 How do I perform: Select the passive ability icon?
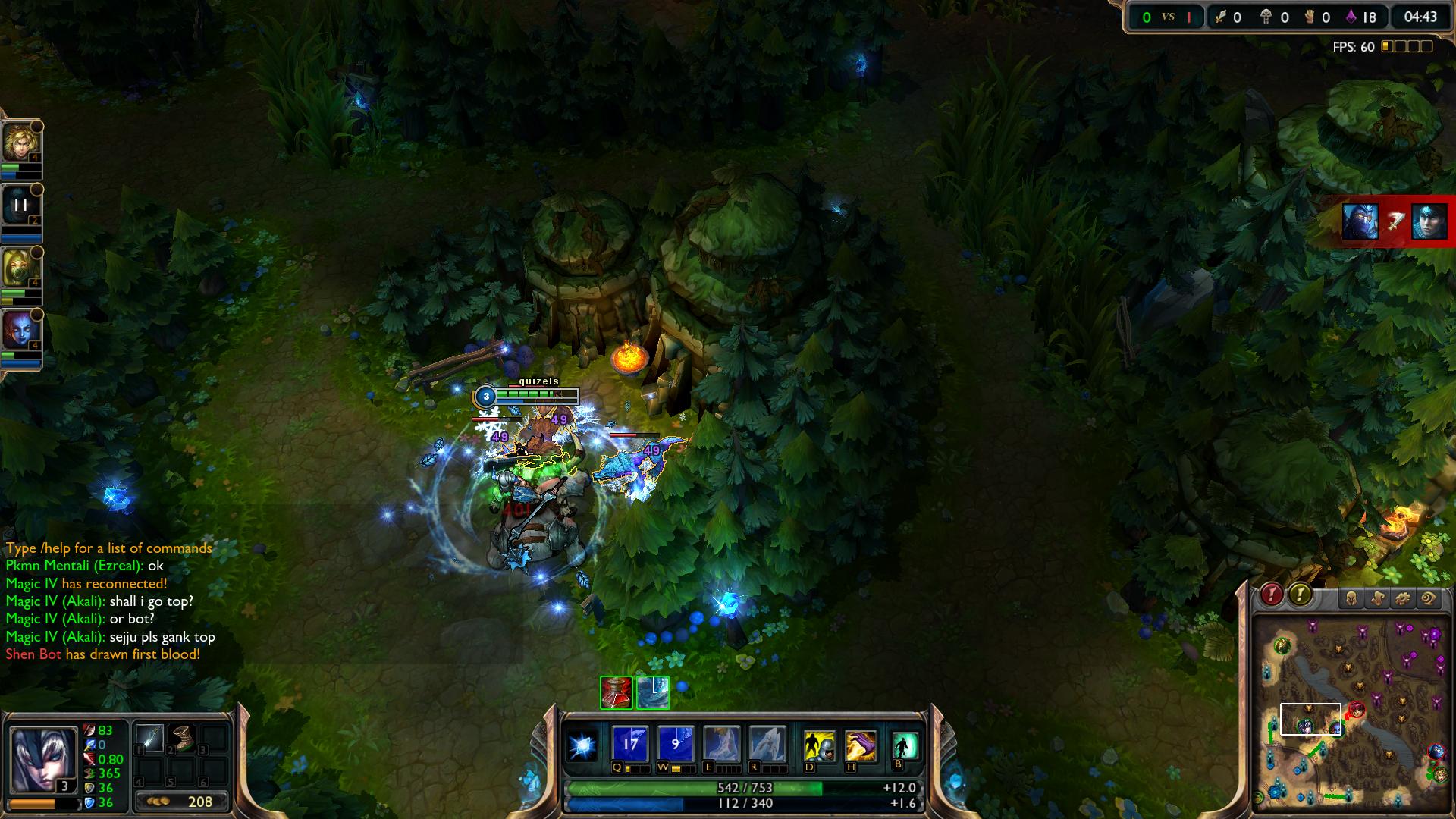pyautogui.click(x=583, y=745)
